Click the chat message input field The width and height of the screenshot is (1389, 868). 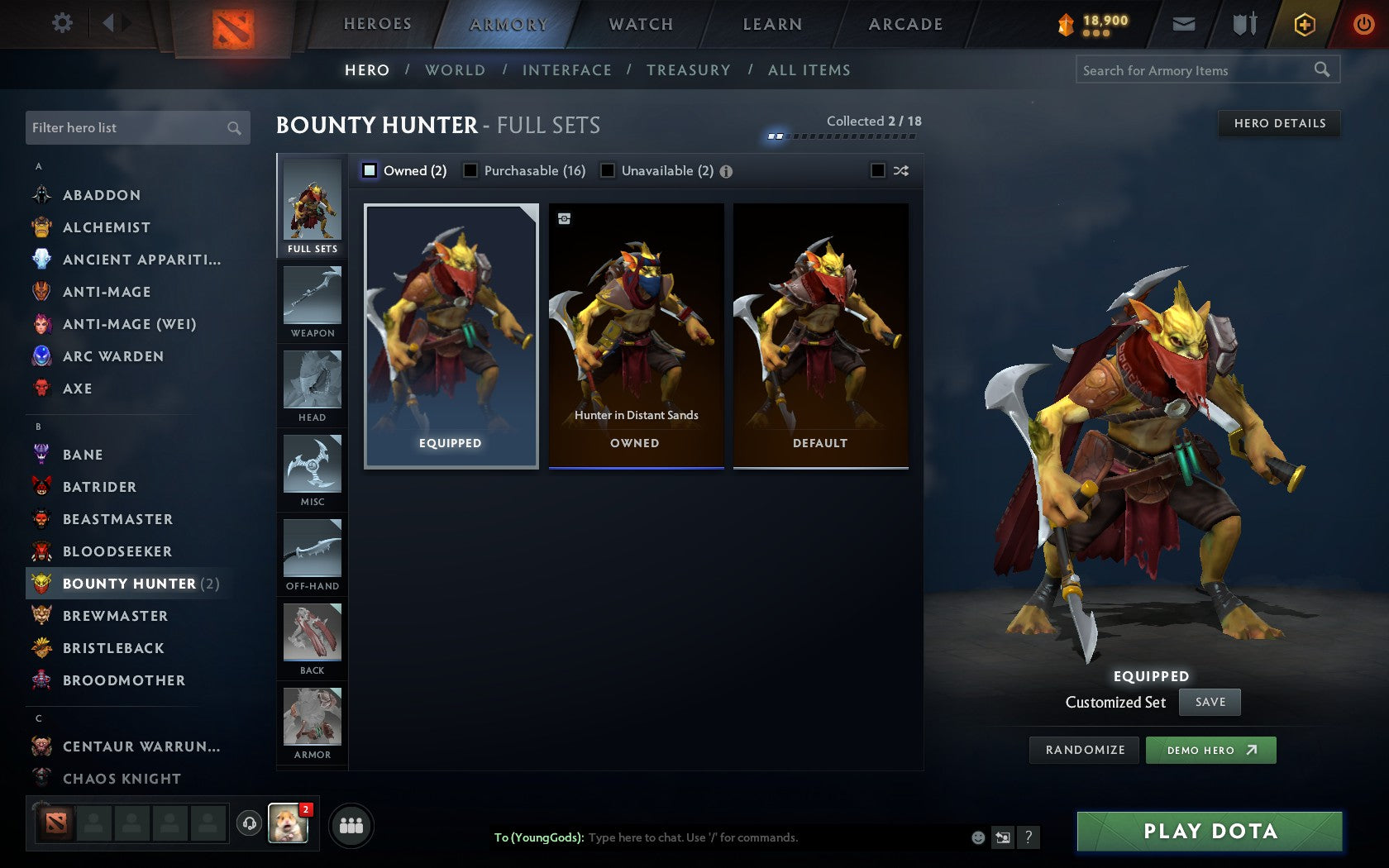coord(744,837)
